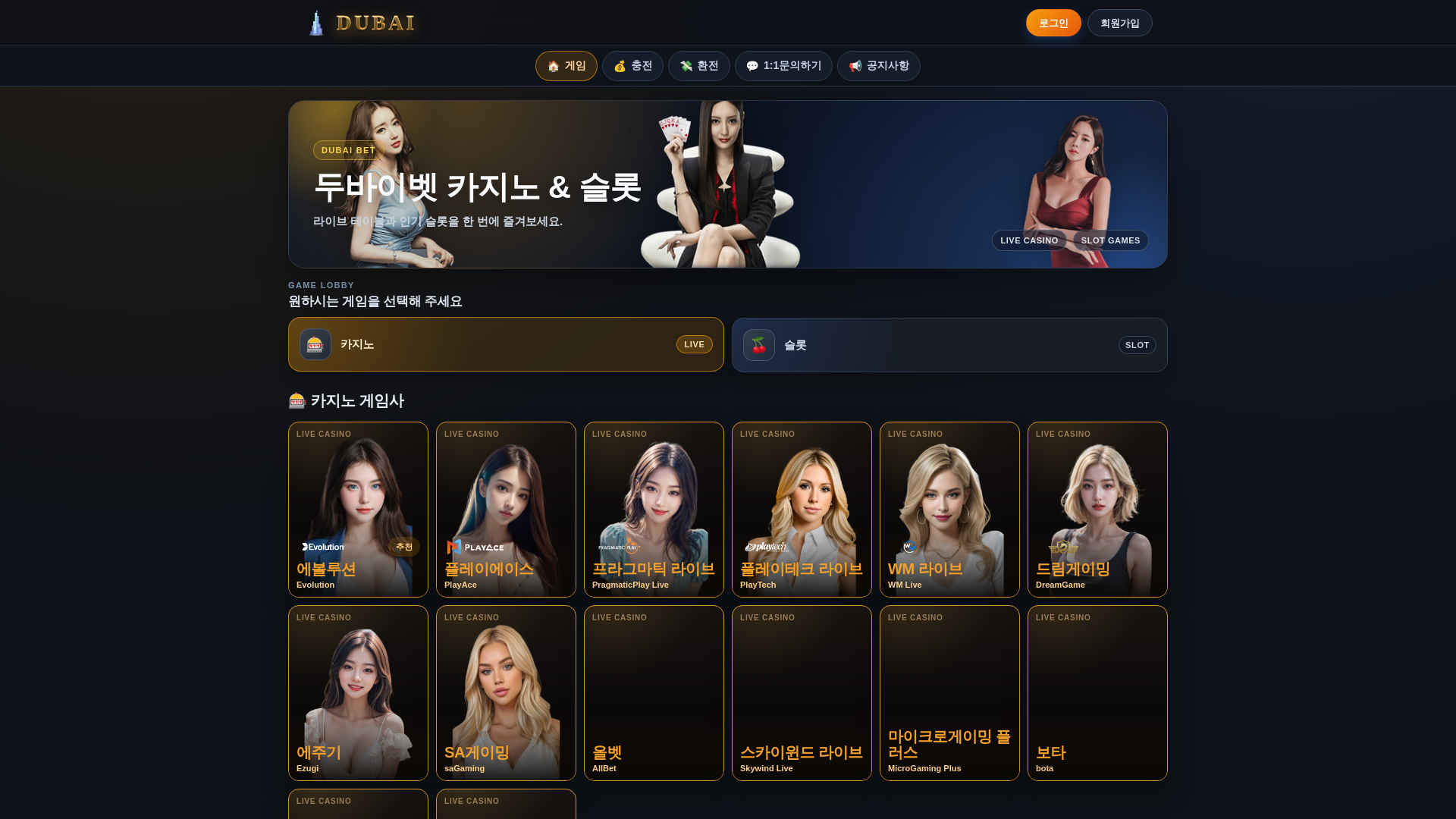This screenshot has height=819, width=1456.
Task: Select the DreamGame casino card
Action: (1097, 510)
